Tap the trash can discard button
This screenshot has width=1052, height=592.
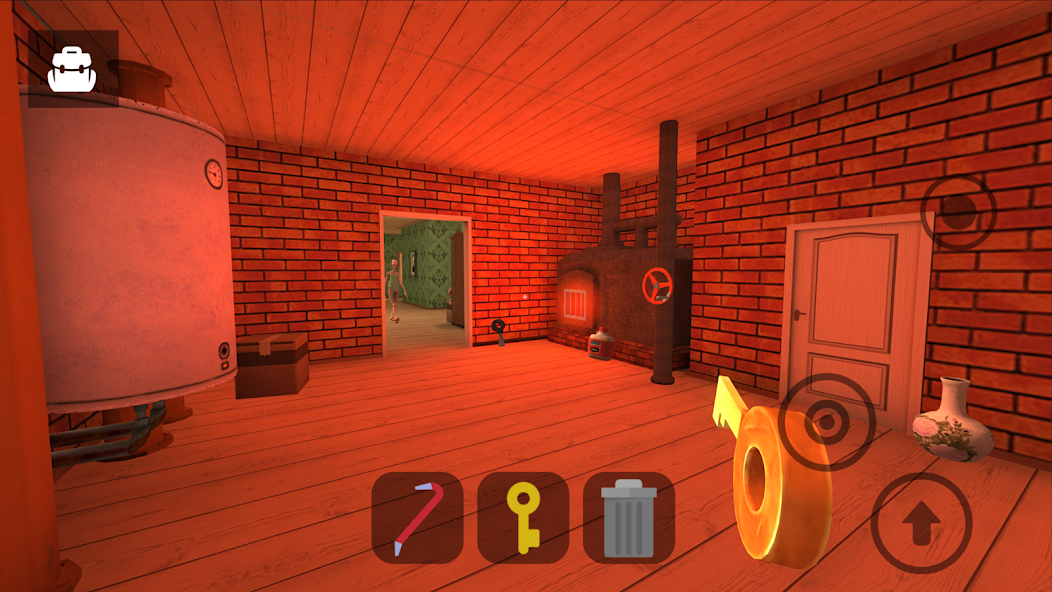tap(629, 517)
